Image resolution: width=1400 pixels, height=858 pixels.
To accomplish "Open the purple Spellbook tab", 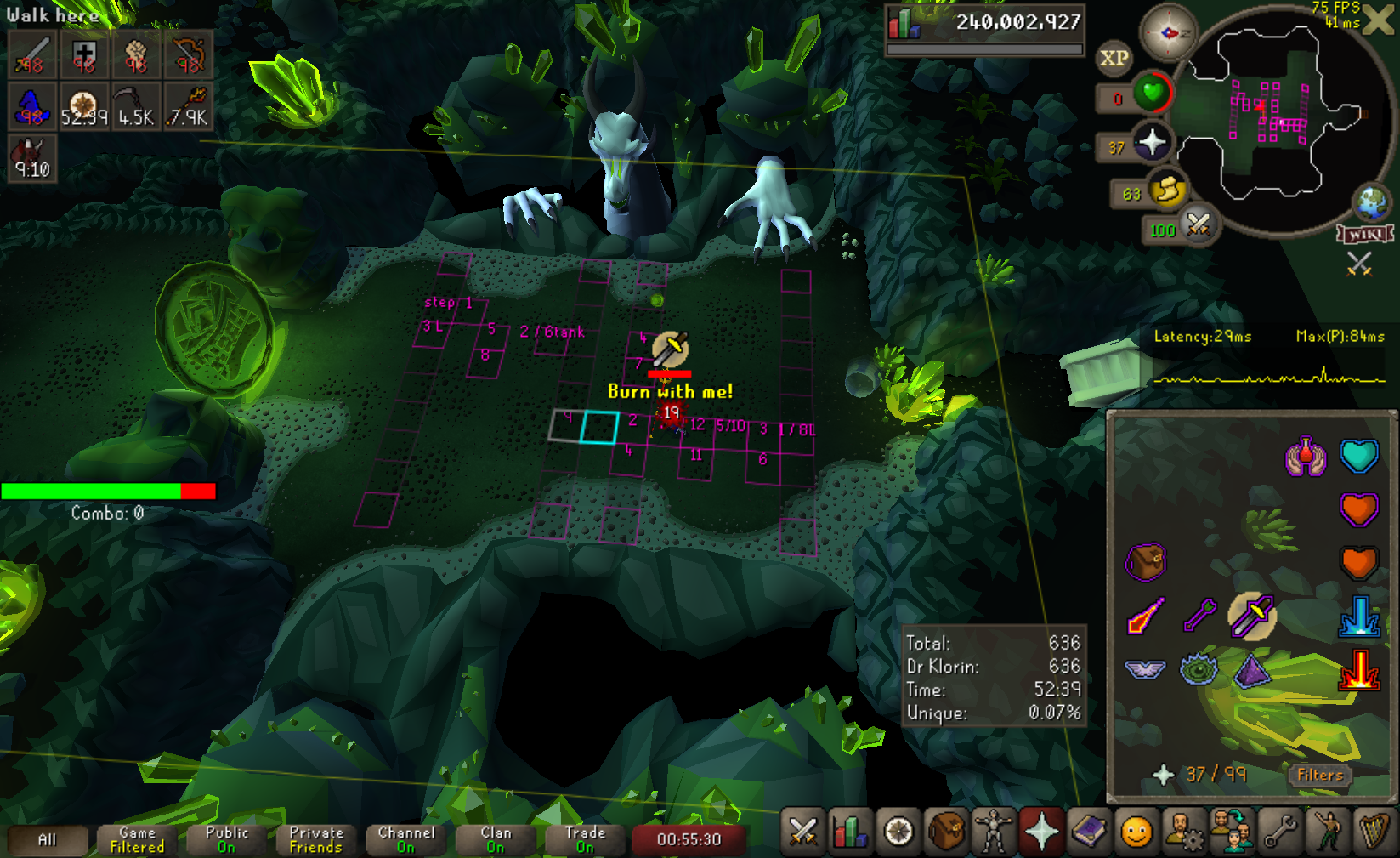I will point(1089,832).
